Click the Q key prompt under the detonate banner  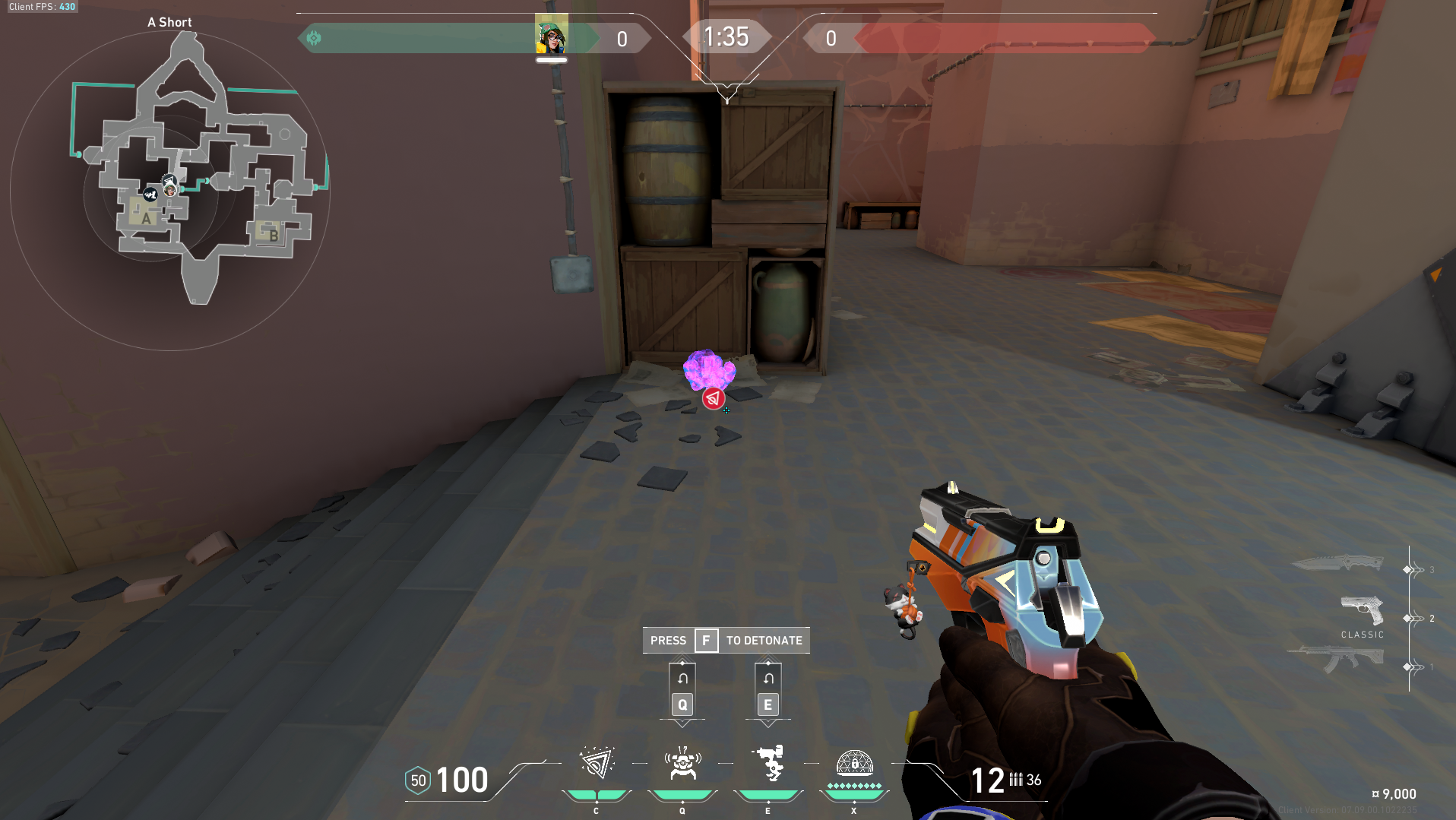click(x=682, y=704)
